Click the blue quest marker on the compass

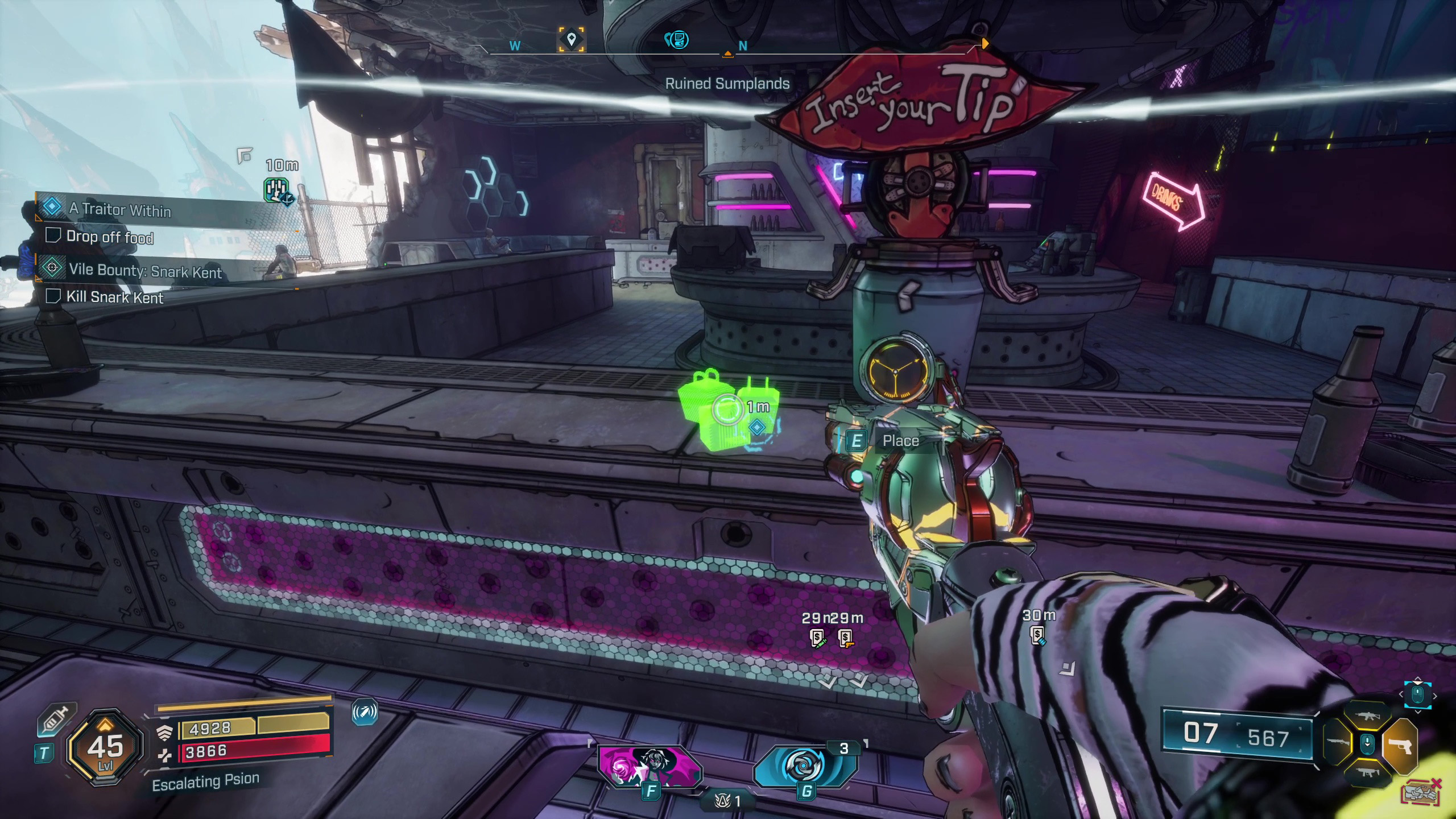tap(677, 40)
